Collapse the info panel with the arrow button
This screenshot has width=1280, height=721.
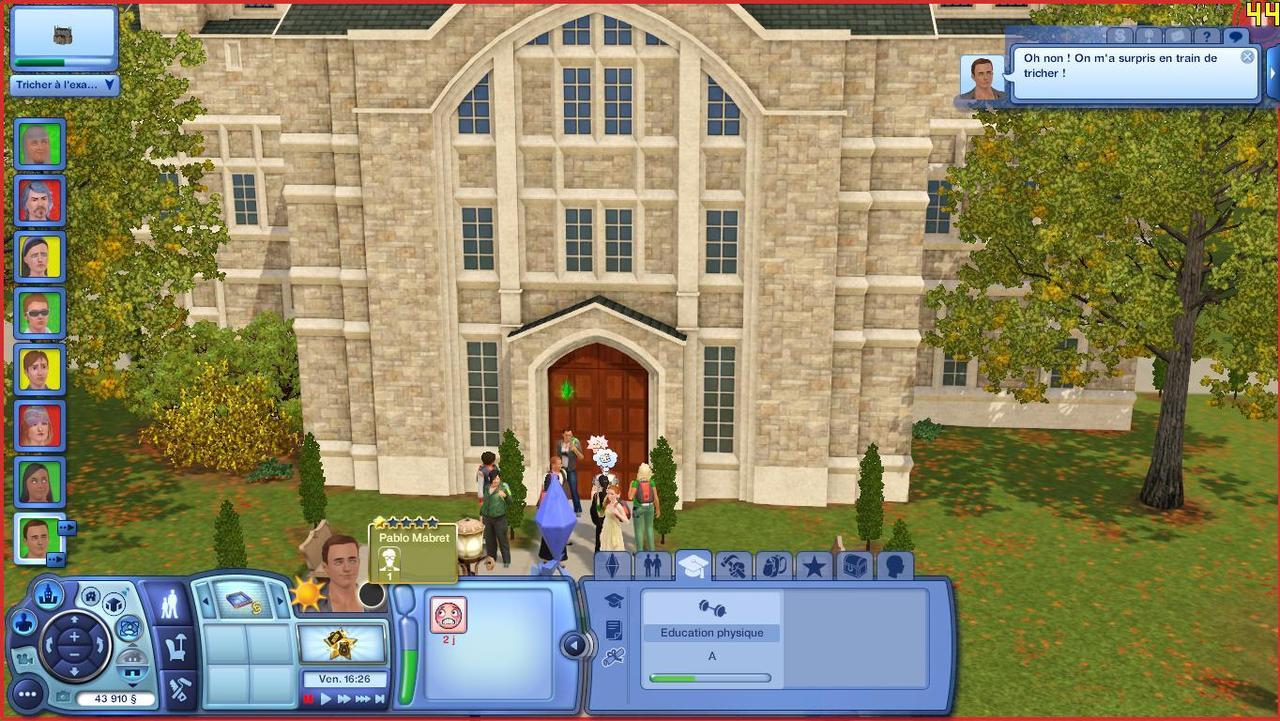click(575, 645)
